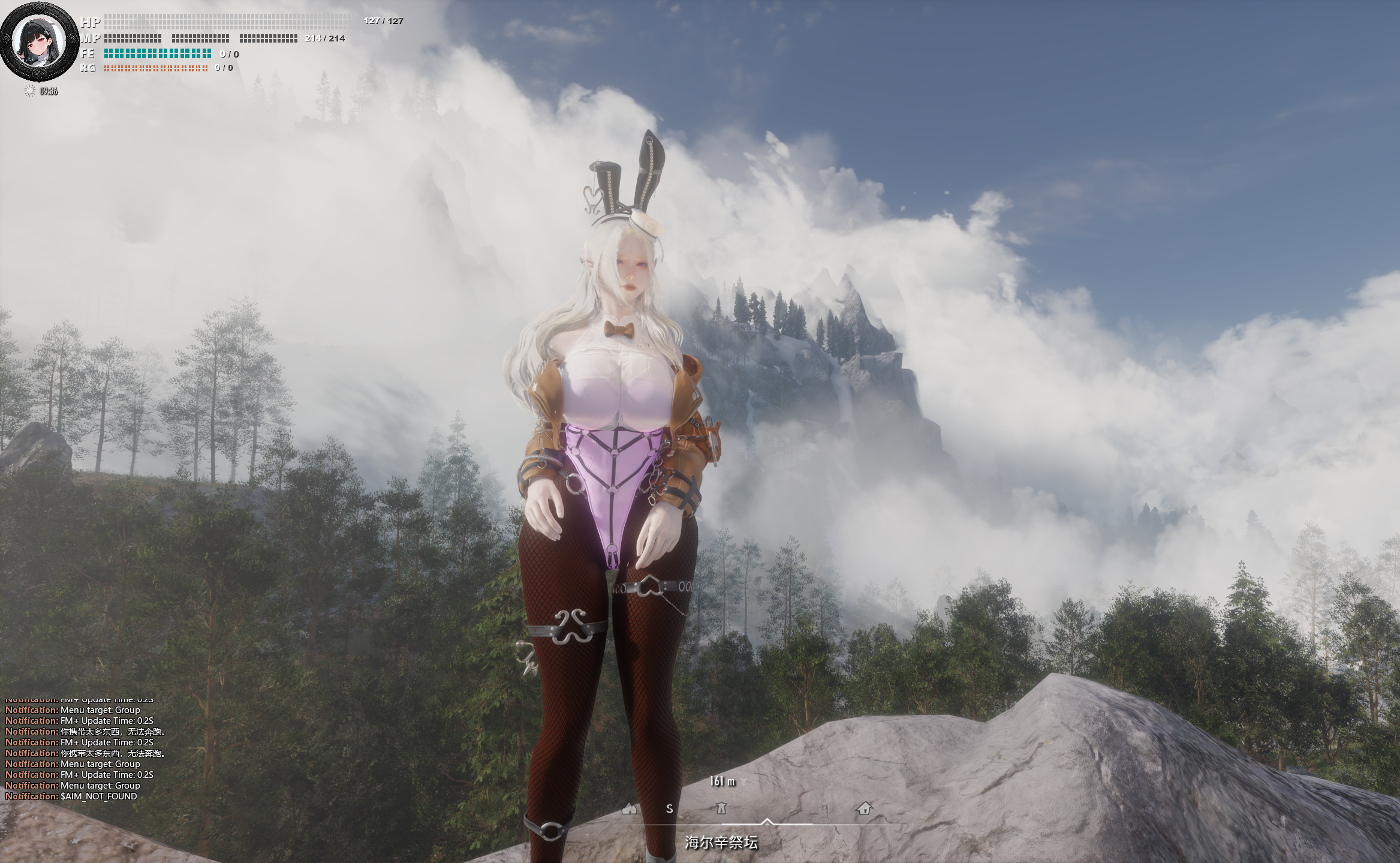Viewport: 1400px width, 863px height.
Task: Select the house marker on the compass
Action: pos(864,808)
